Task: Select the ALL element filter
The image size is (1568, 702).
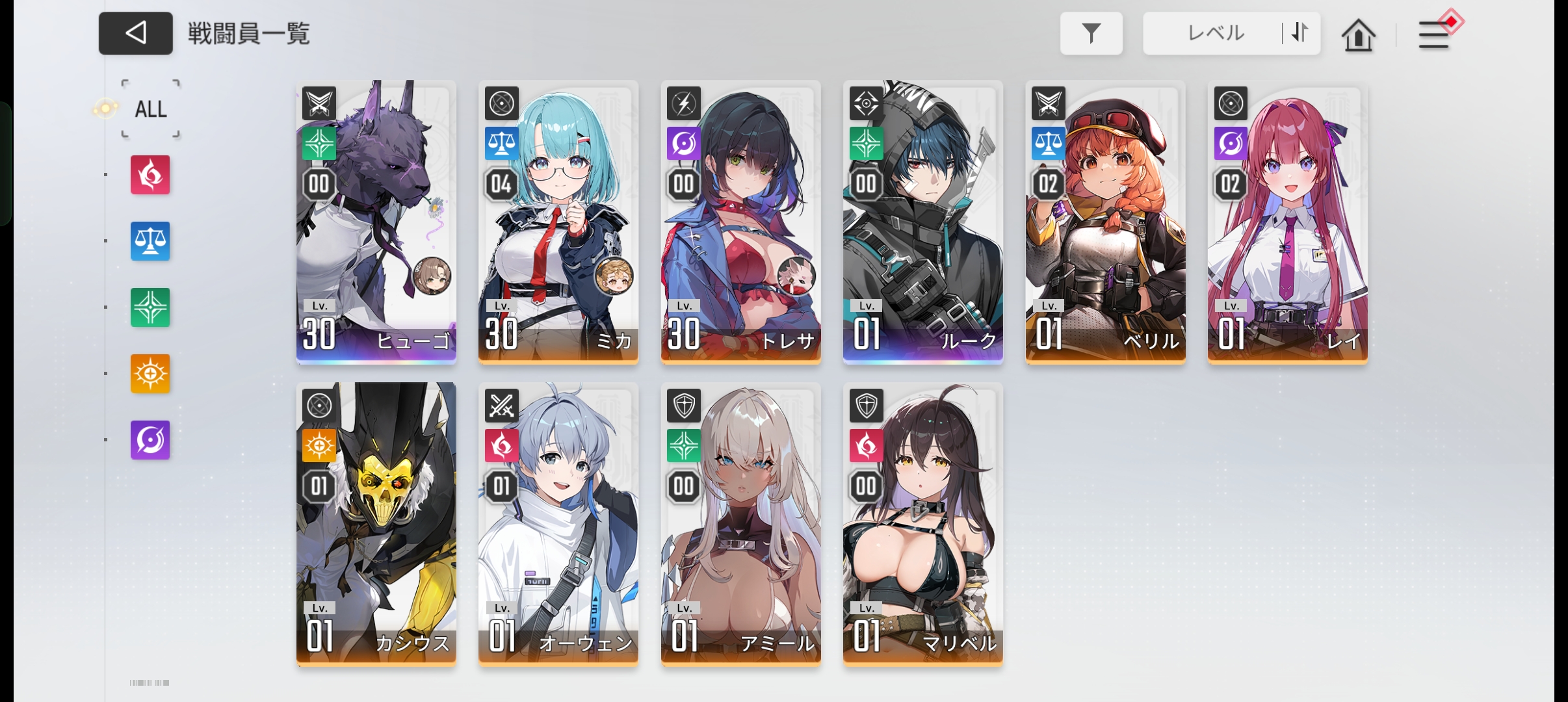Action: tap(151, 109)
